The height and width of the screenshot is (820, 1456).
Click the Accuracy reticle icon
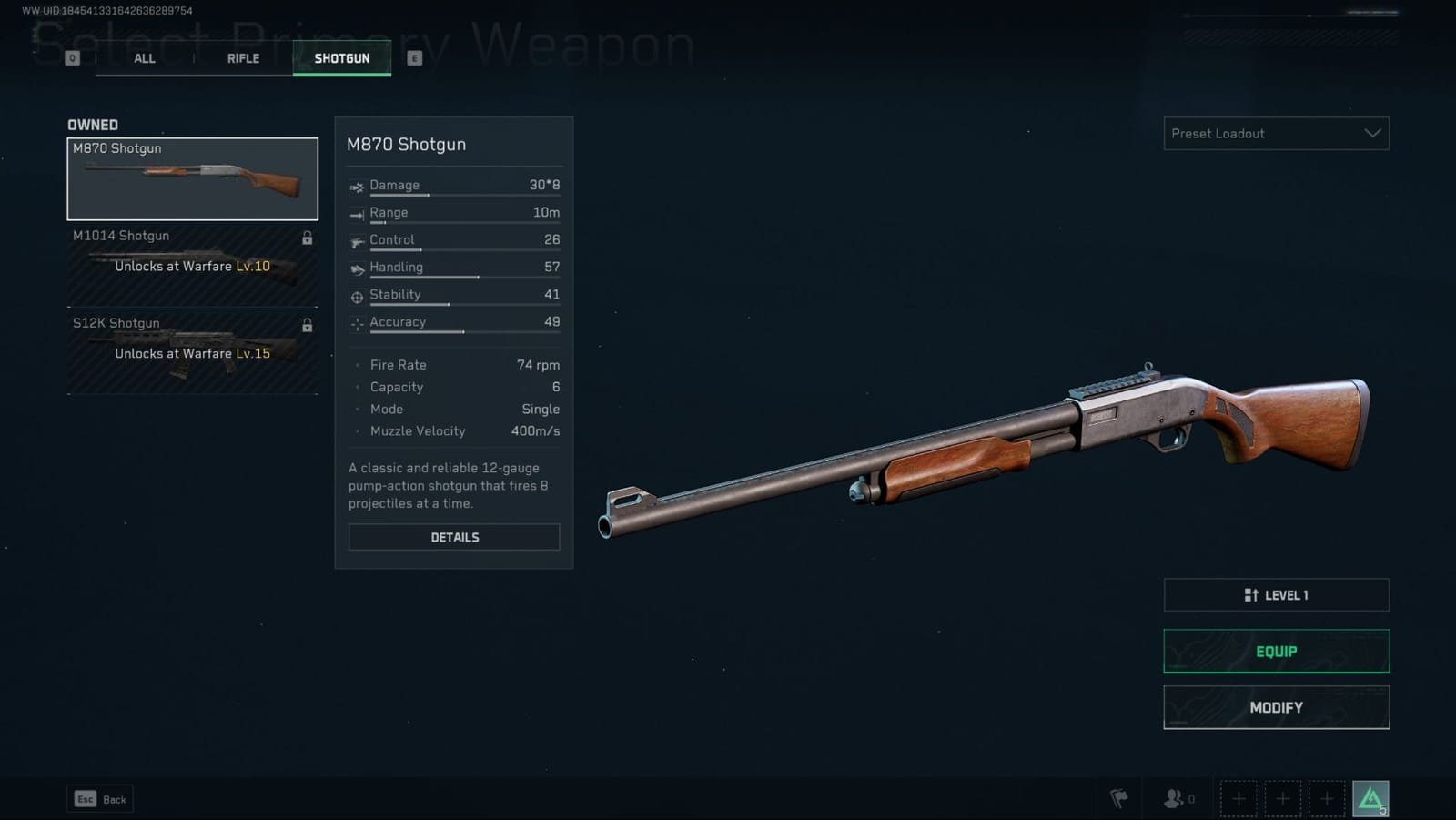pos(356,322)
